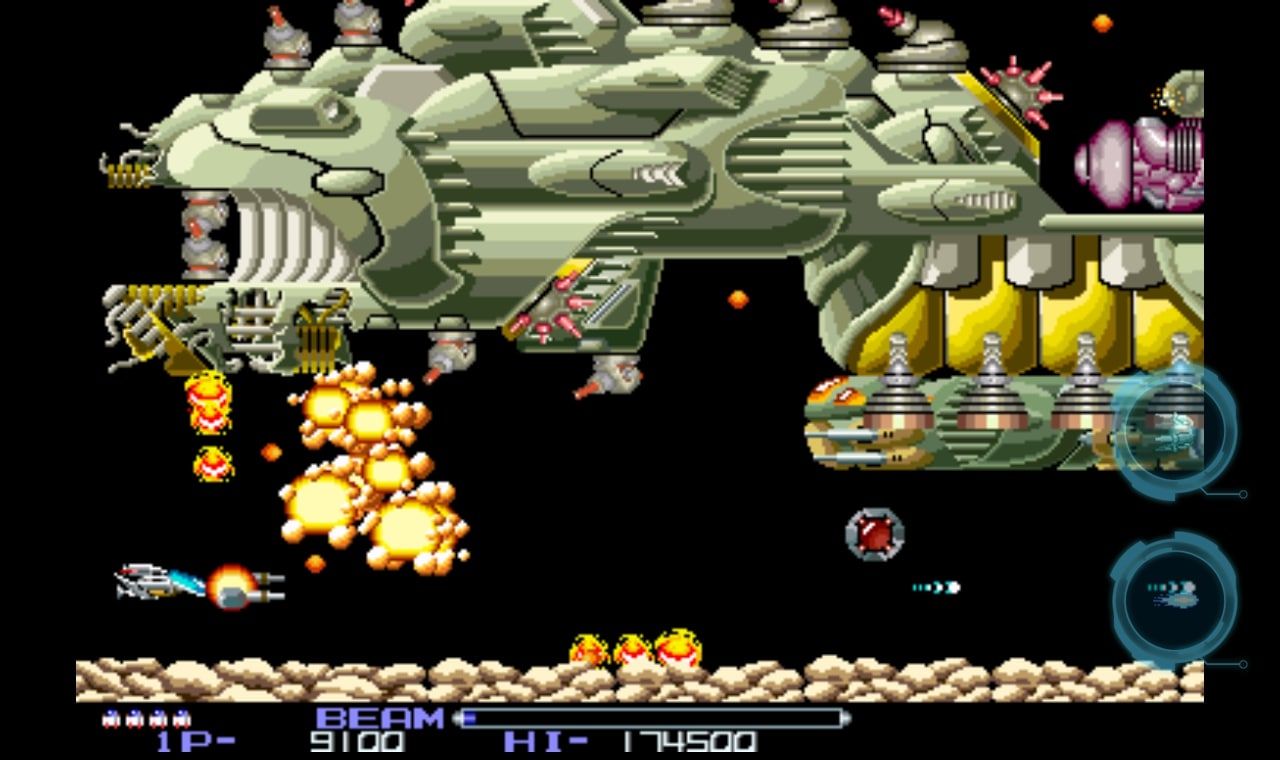This screenshot has width=1280, height=760.
Task: Select the small white speed-up power-up projectile
Action: 938,588
